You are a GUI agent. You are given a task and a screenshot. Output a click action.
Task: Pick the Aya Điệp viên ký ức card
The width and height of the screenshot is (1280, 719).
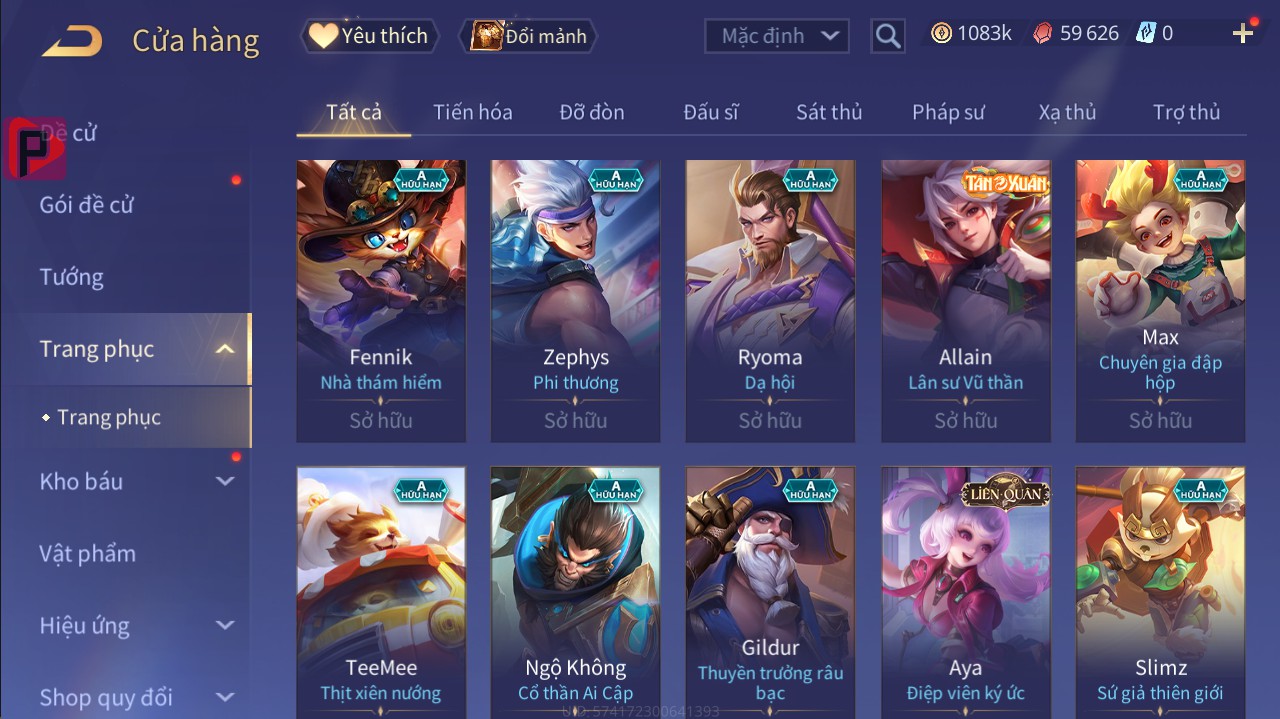coord(965,590)
